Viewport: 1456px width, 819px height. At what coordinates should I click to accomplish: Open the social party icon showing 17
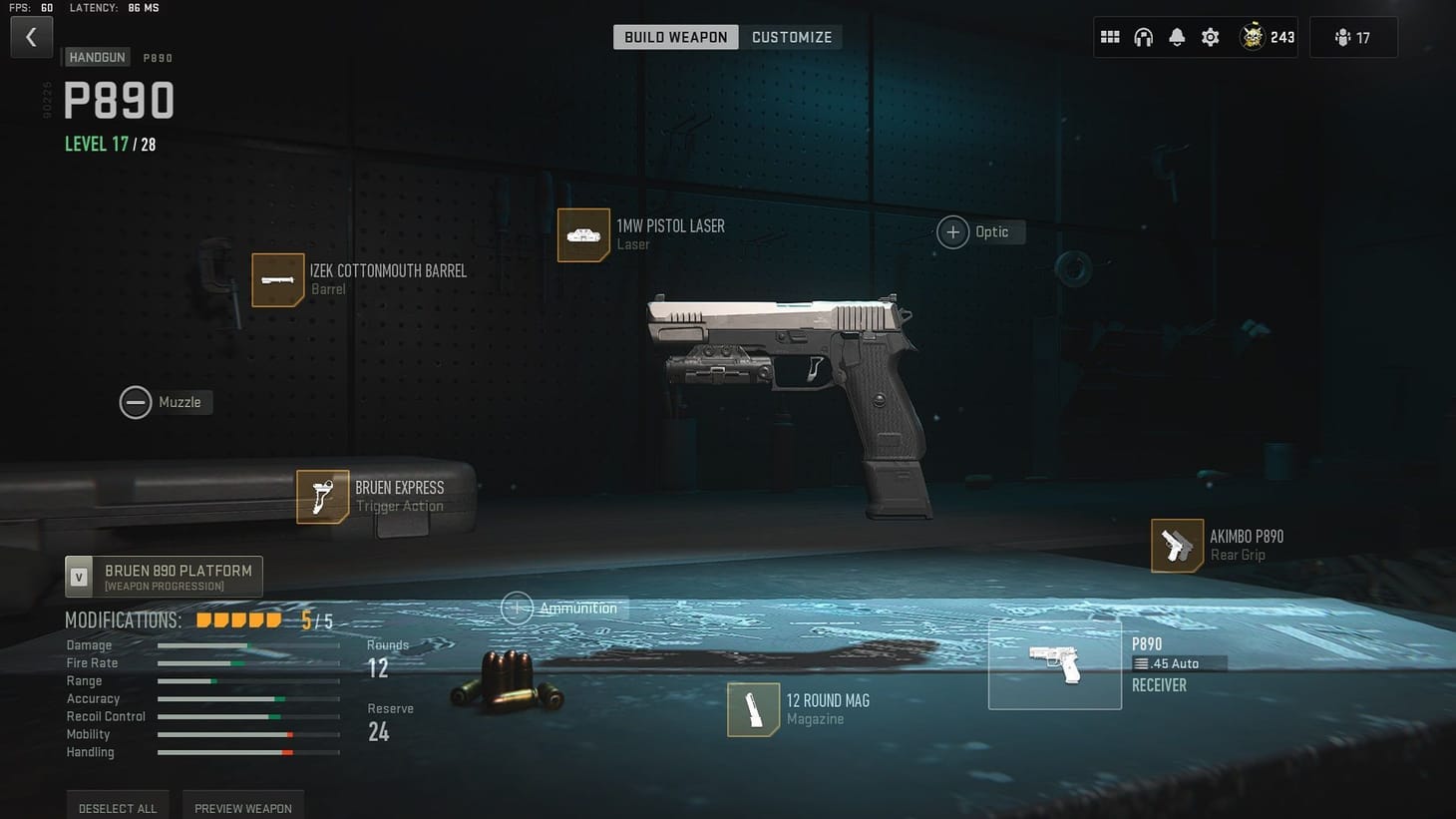coord(1353,36)
